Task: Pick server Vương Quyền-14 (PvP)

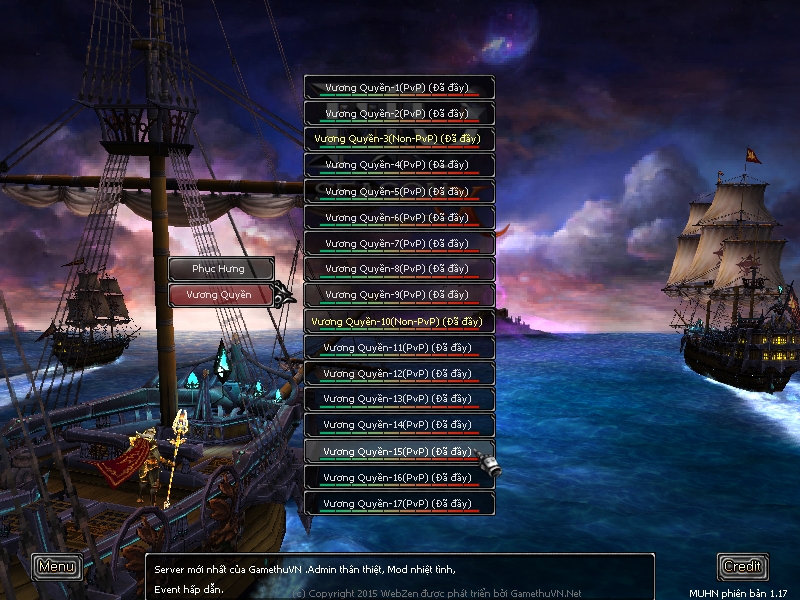Action: (x=399, y=426)
